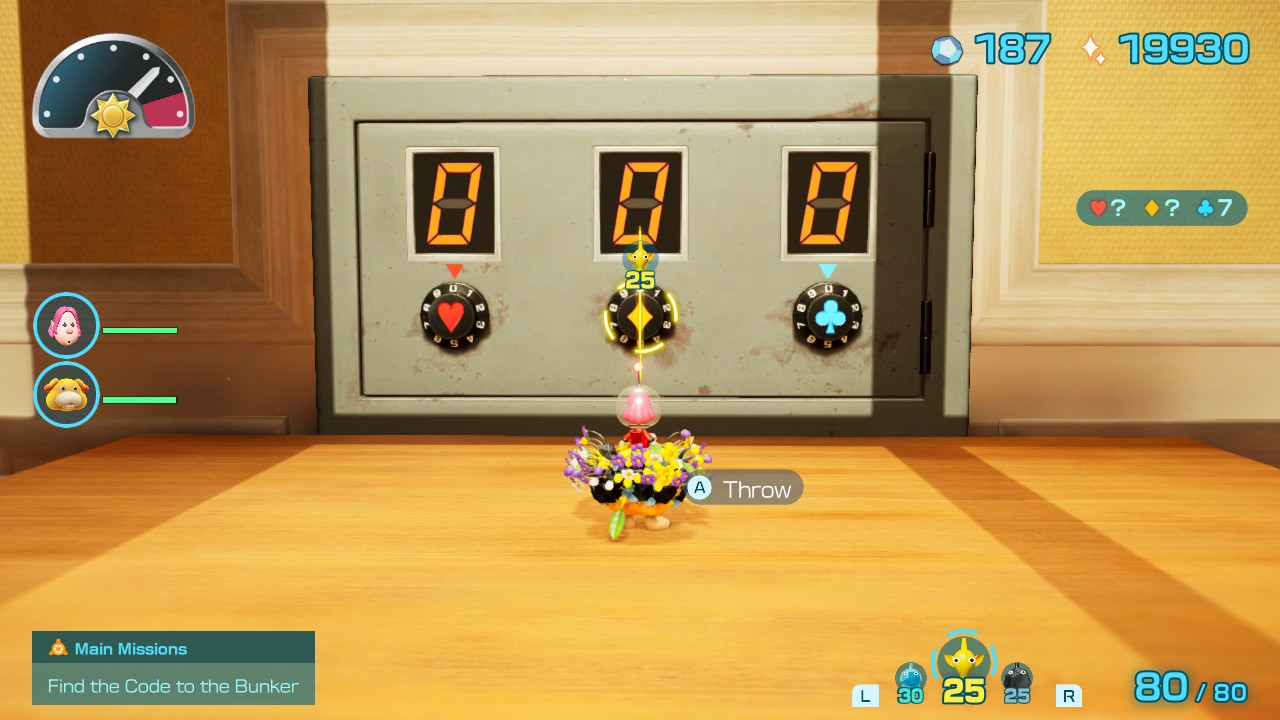The width and height of the screenshot is (1280, 720).
Task: Select the pink-haired character portrait
Action: pos(66,324)
